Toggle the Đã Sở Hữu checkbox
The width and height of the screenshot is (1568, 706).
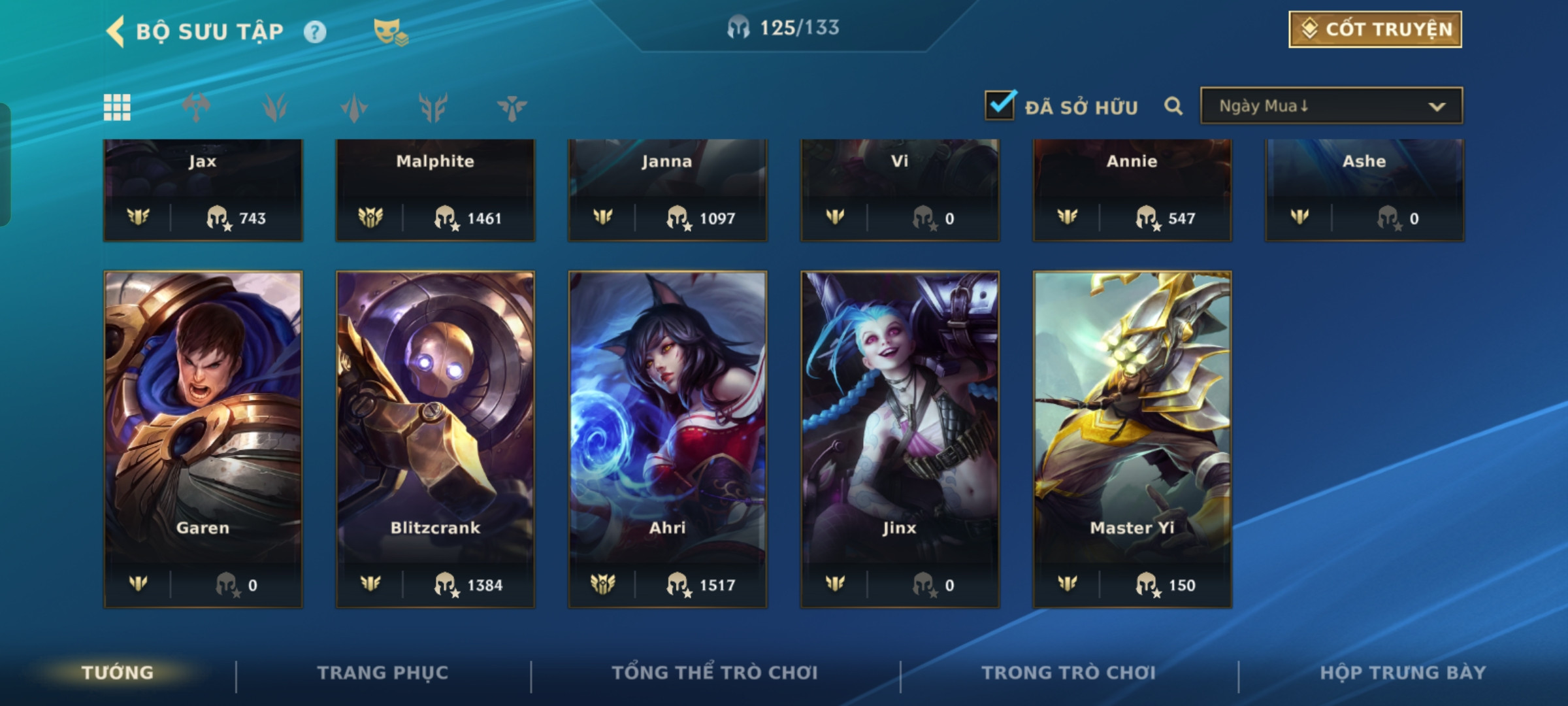1000,105
